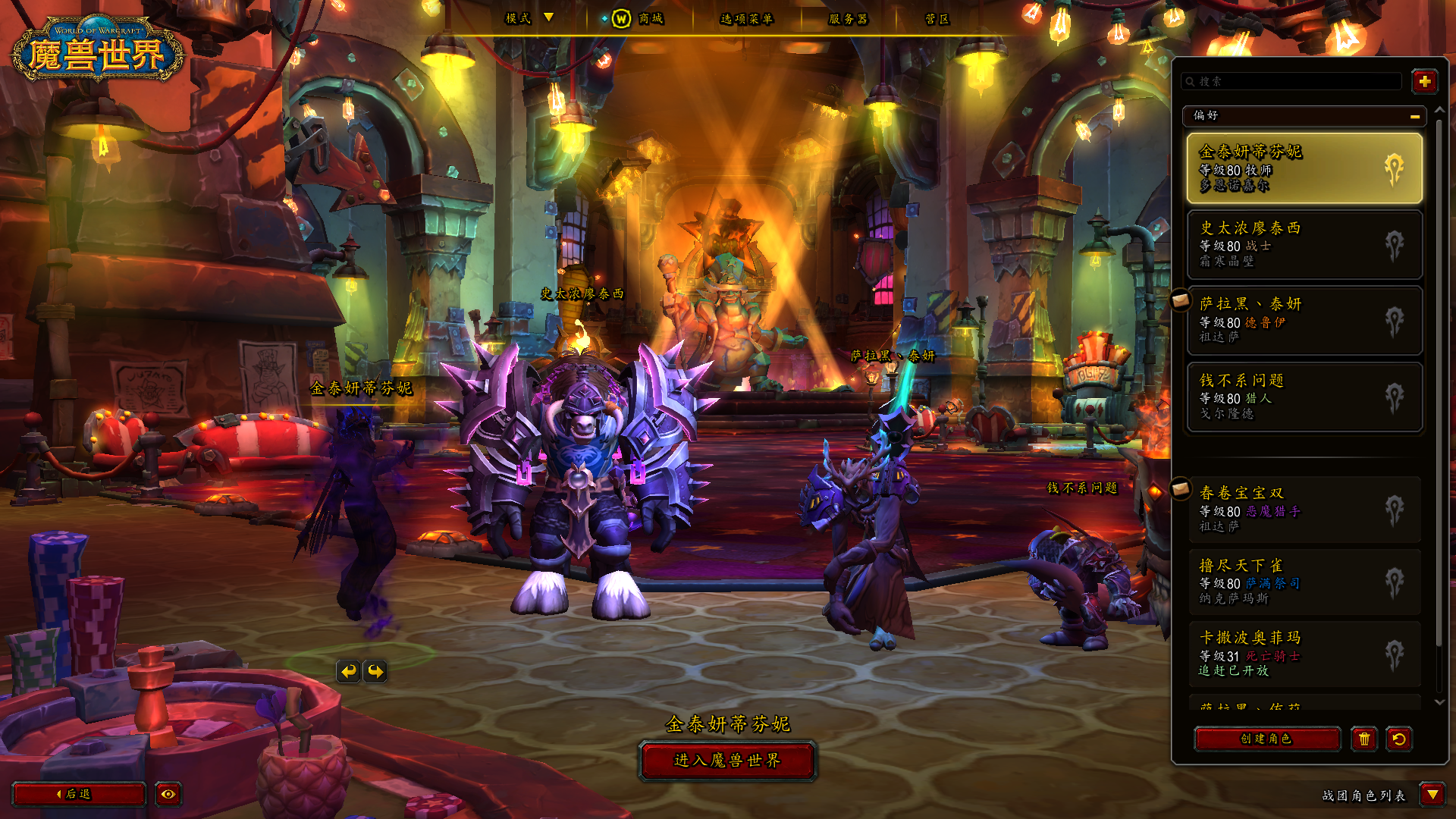Rotate character with the right arrow button
Viewport: 1456px width, 819px height.
(x=375, y=671)
